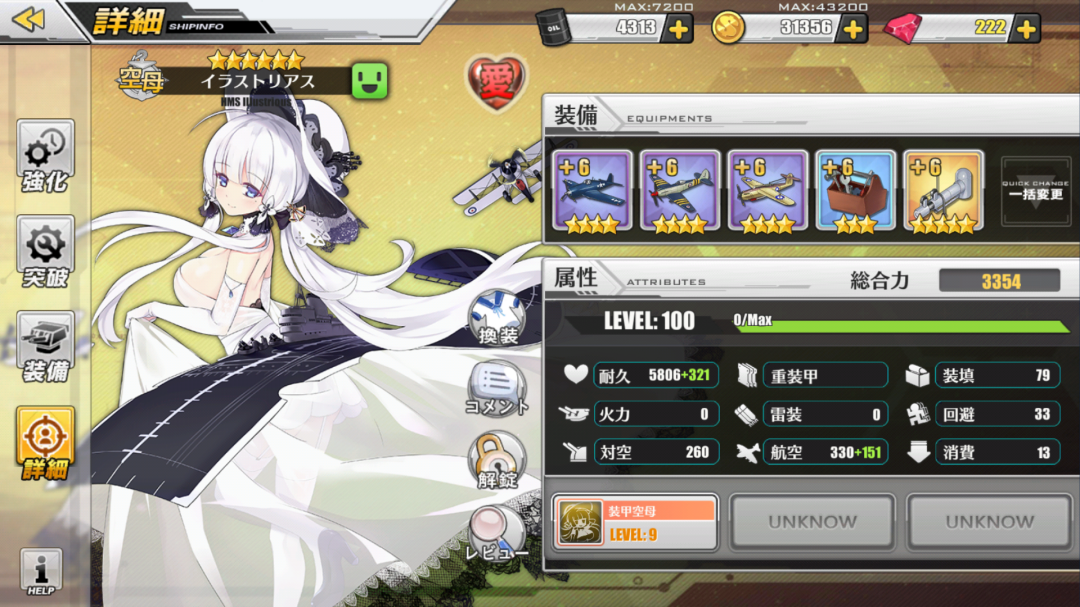
Task: Select the 装甲空母 skill at level 9
Action: pyautogui.click(x=635, y=522)
